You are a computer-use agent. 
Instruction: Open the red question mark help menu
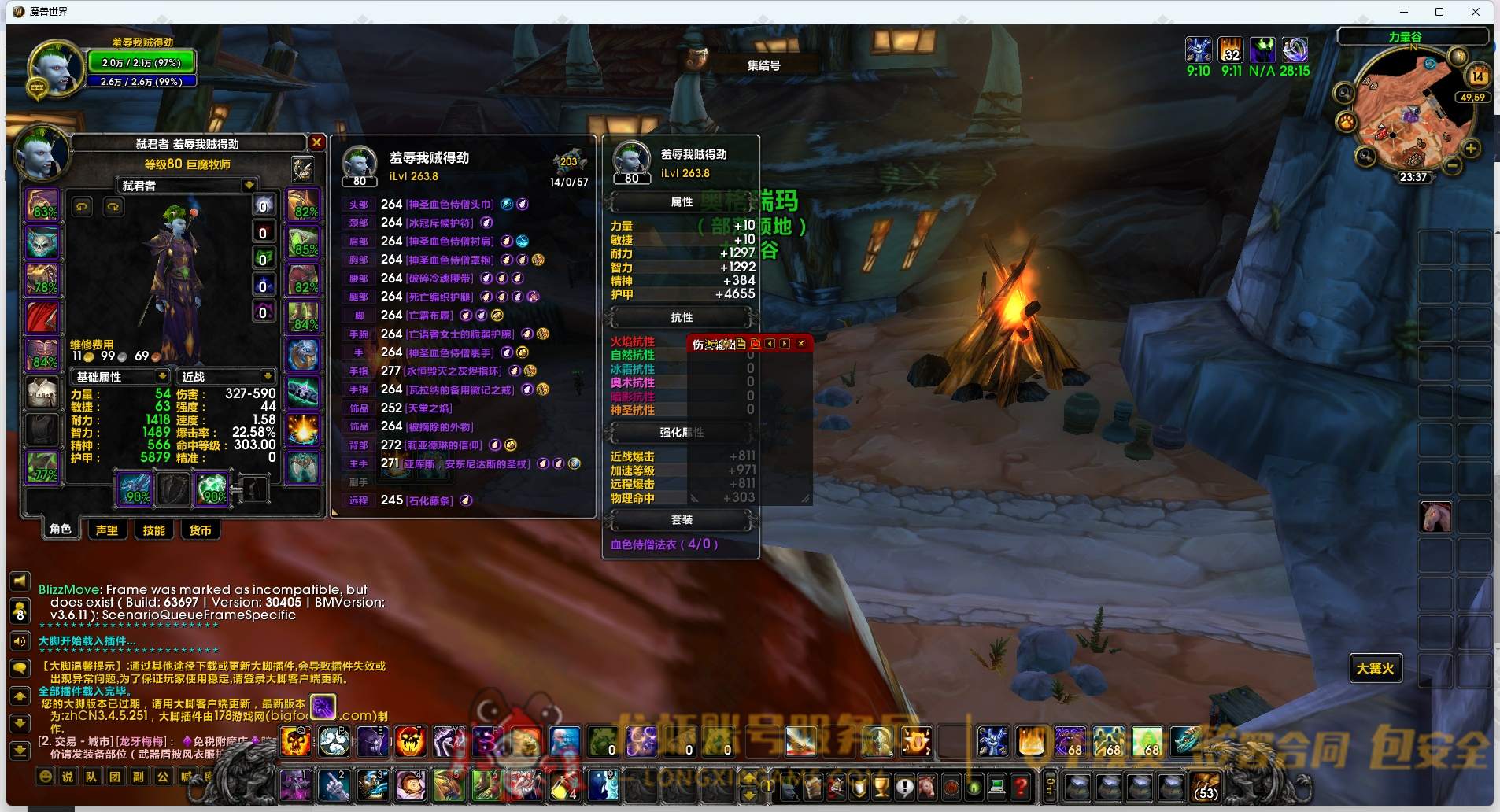(x=1021, y=785)
